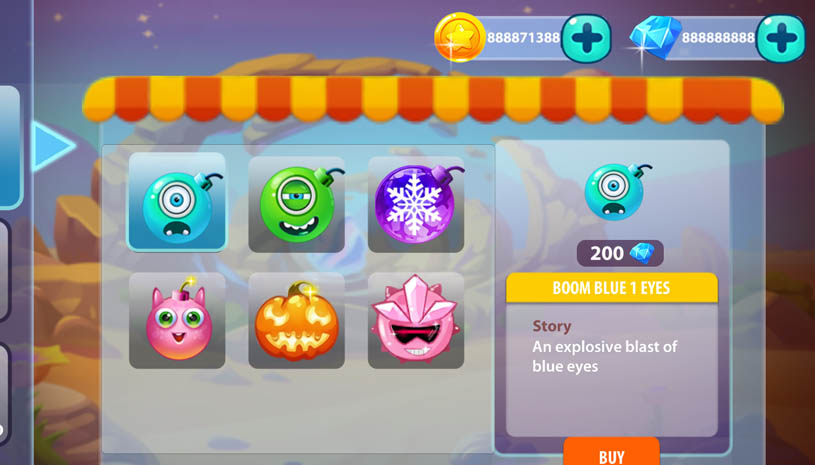Select the blue one-eyed bomb tile
The image size is (815, 465).
click(x=177, y=202)
